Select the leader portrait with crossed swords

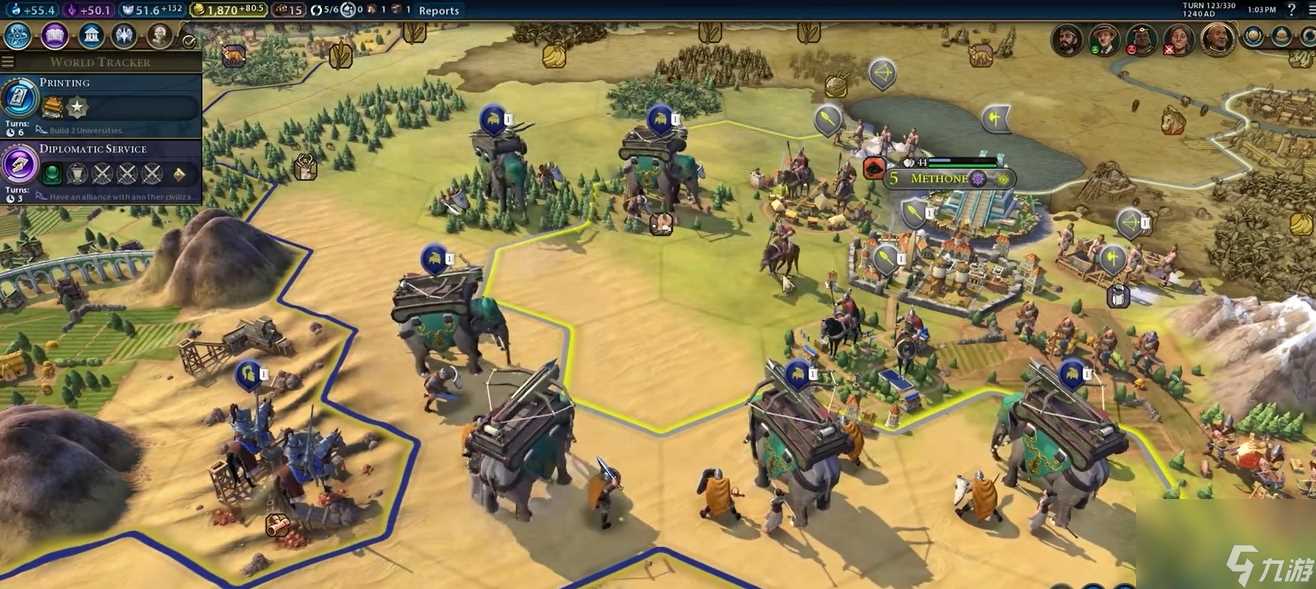click(x=1178, y=40)
